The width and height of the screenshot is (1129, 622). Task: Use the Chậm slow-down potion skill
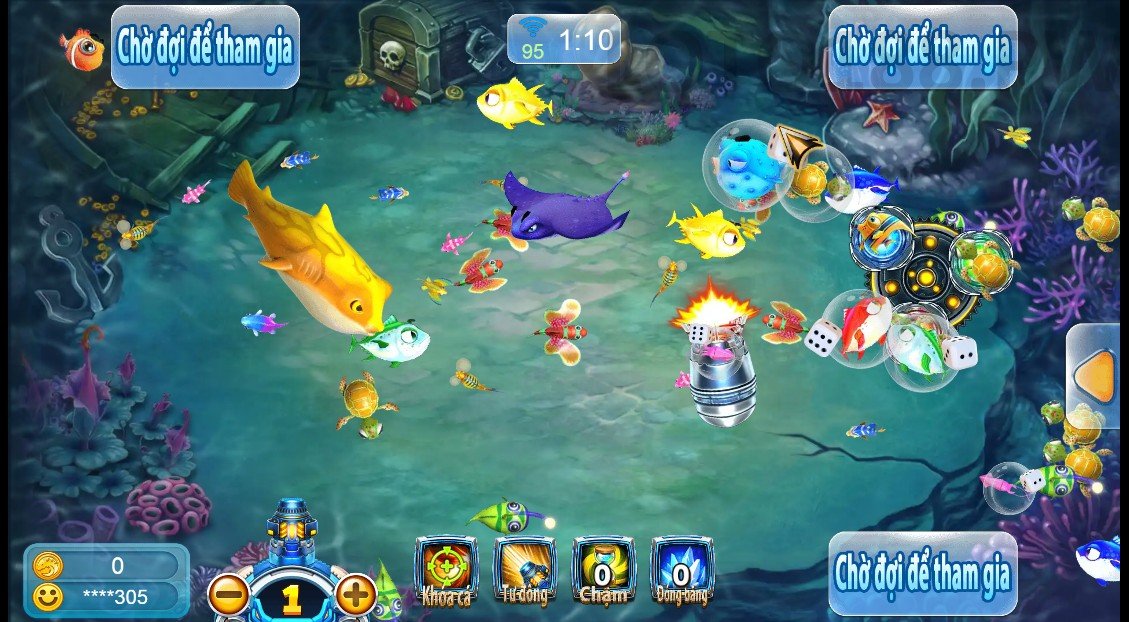pos(602,570)
